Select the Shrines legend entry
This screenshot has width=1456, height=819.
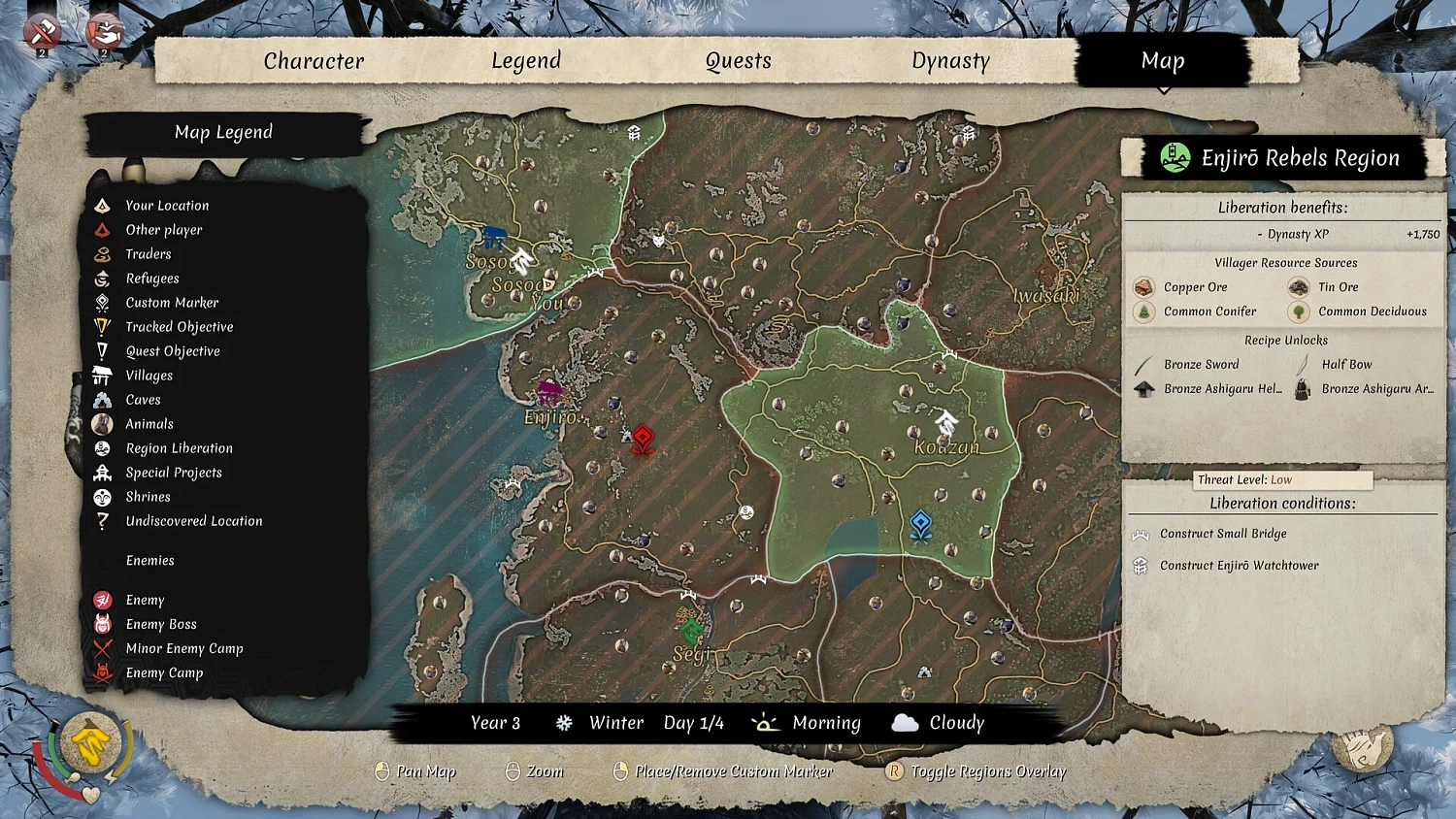click(x=148, y=497)
